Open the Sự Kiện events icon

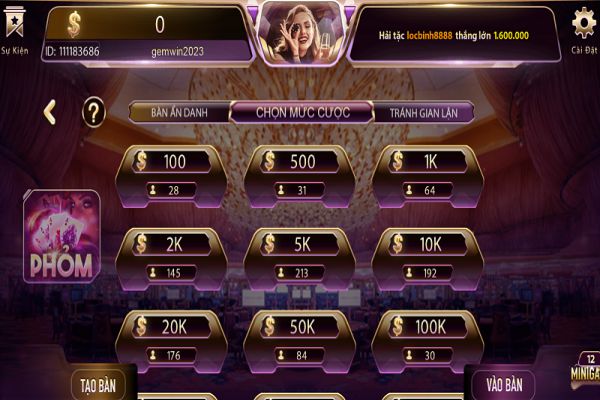(x=14, y=28)
